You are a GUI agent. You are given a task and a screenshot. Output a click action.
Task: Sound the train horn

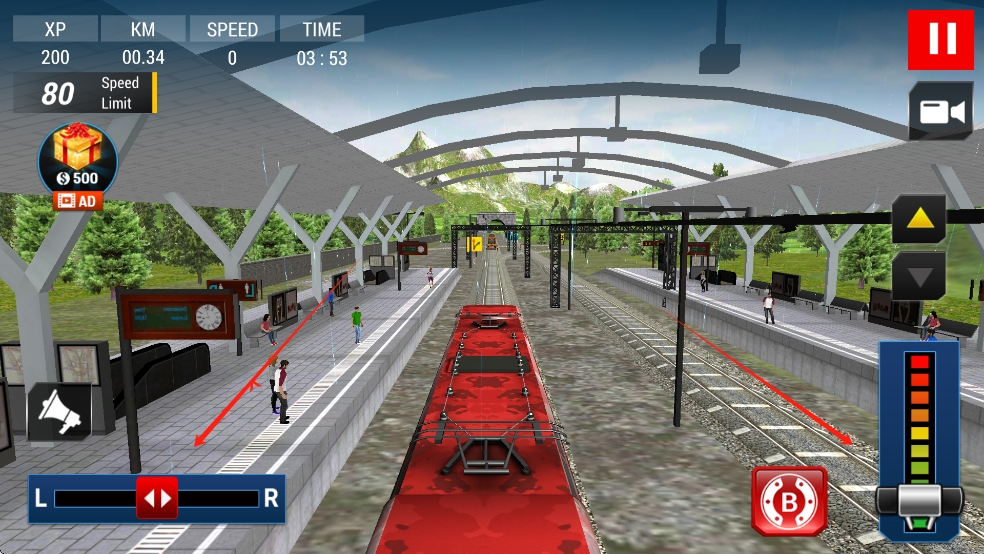coord(59,411)
